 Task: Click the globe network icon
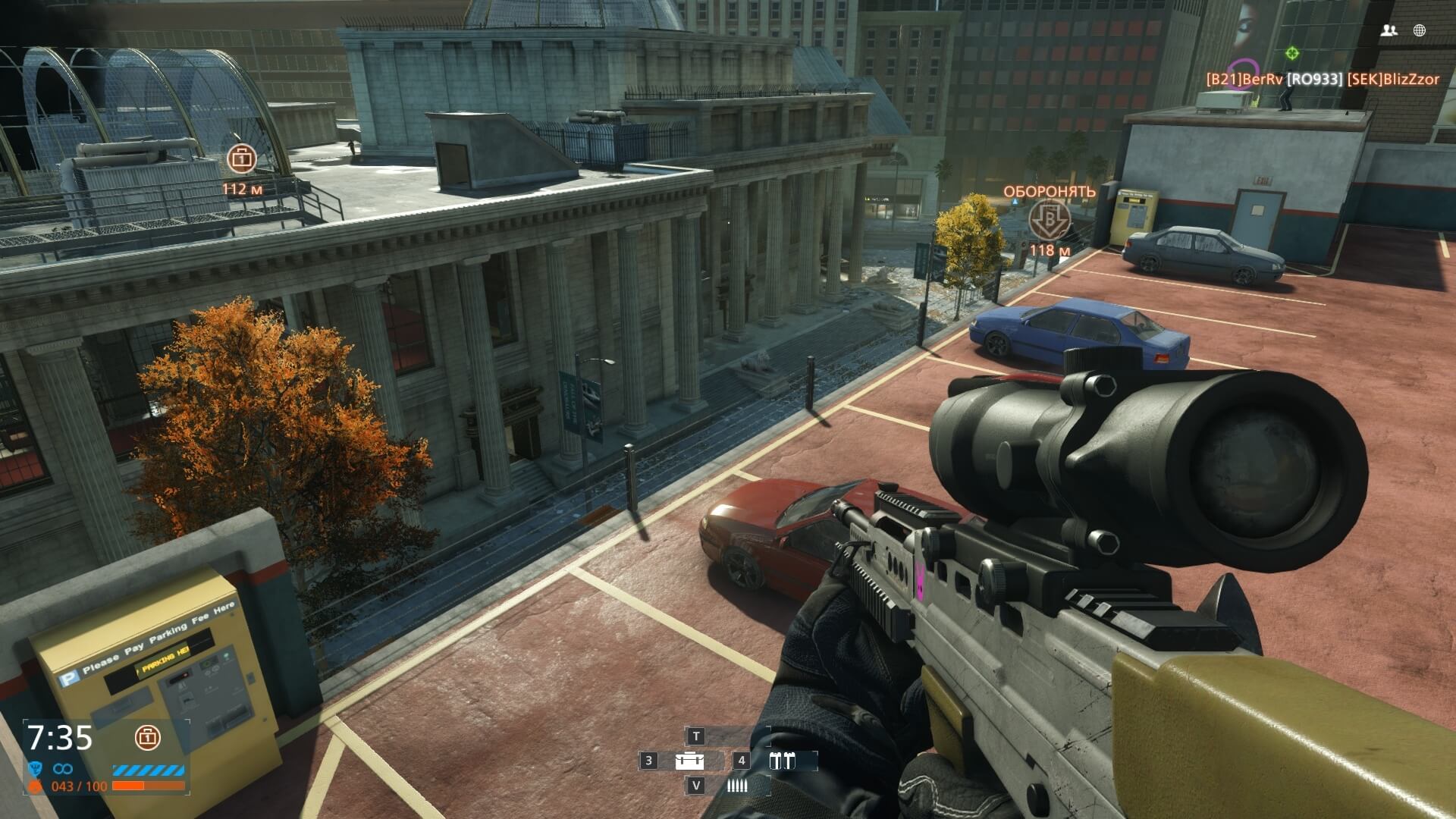pos(1420,30)
